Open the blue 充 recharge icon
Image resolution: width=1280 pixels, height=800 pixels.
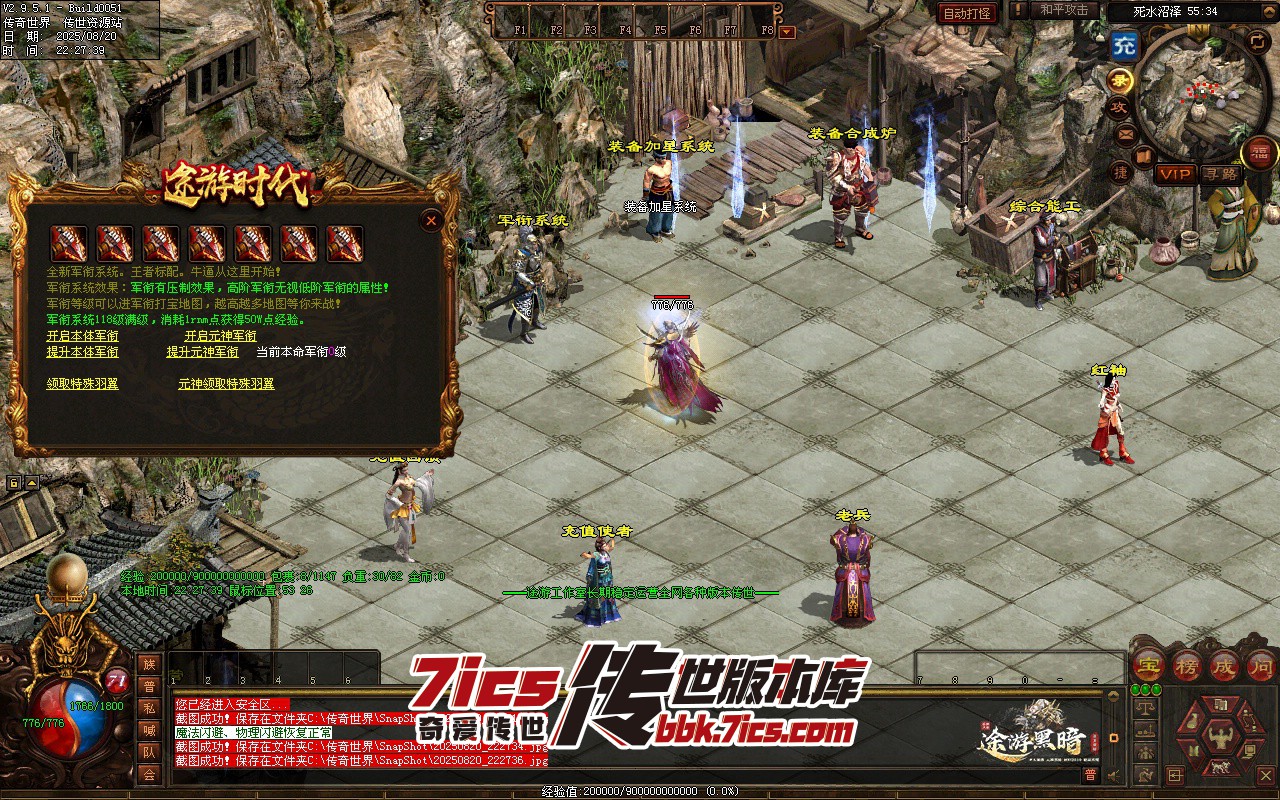pos(1124,45)
